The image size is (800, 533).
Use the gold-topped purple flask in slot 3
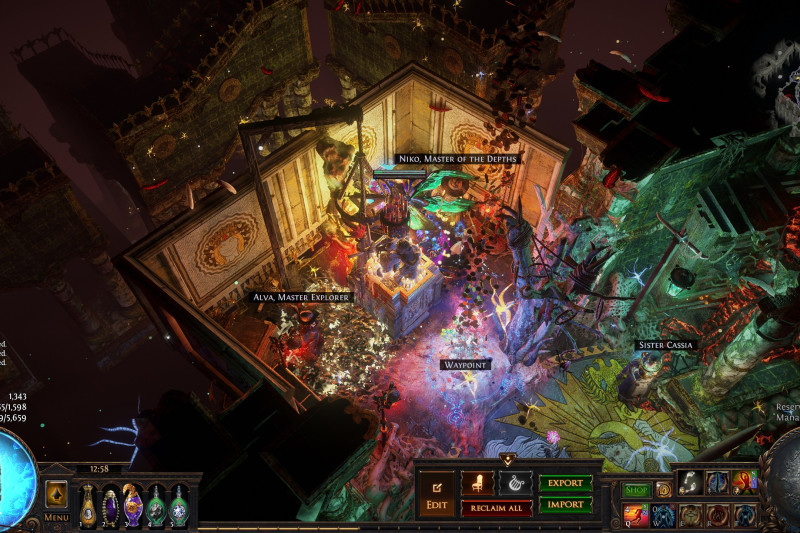[133, 505]
